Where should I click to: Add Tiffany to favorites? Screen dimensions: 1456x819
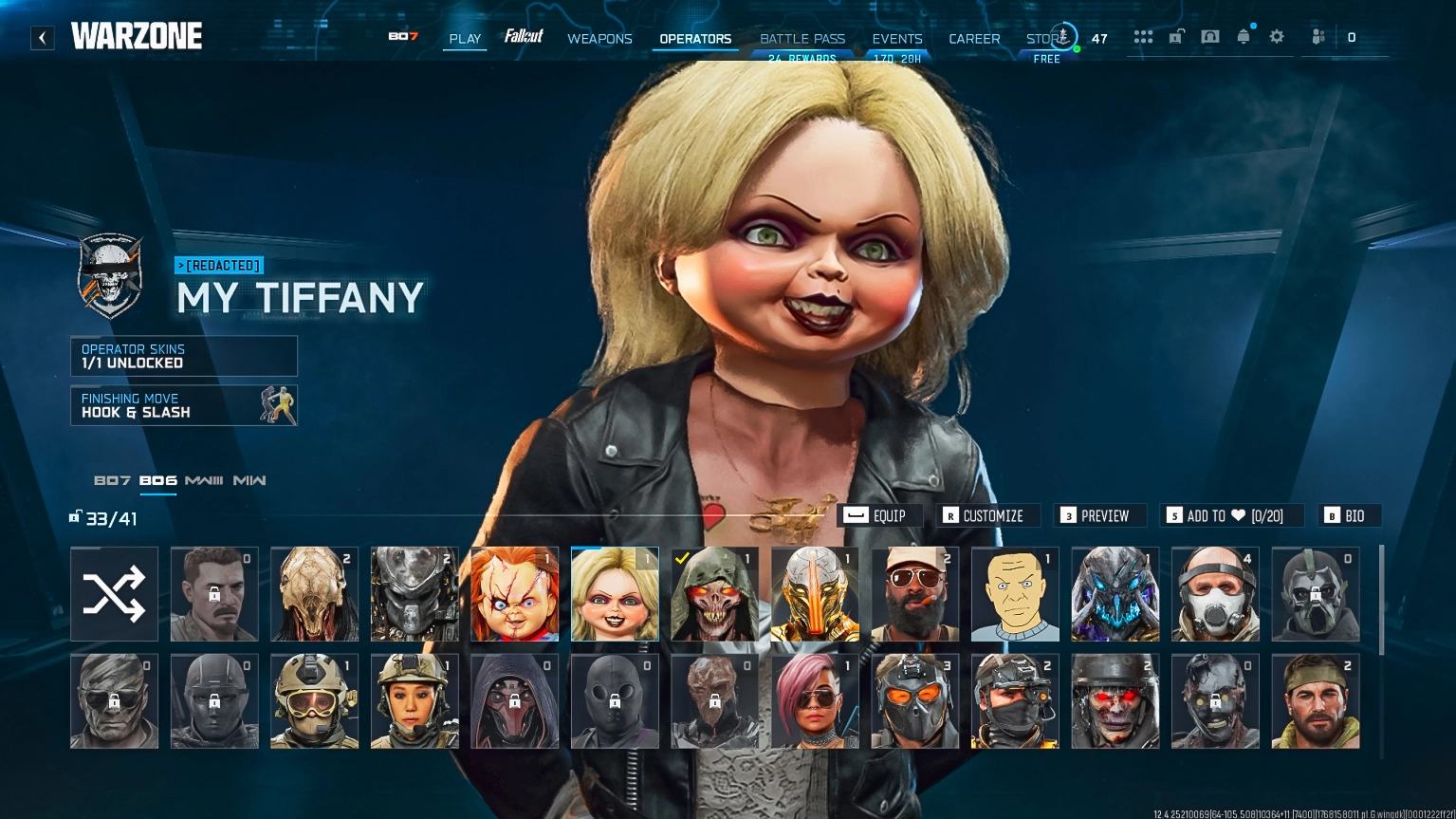pos(1231,515)
